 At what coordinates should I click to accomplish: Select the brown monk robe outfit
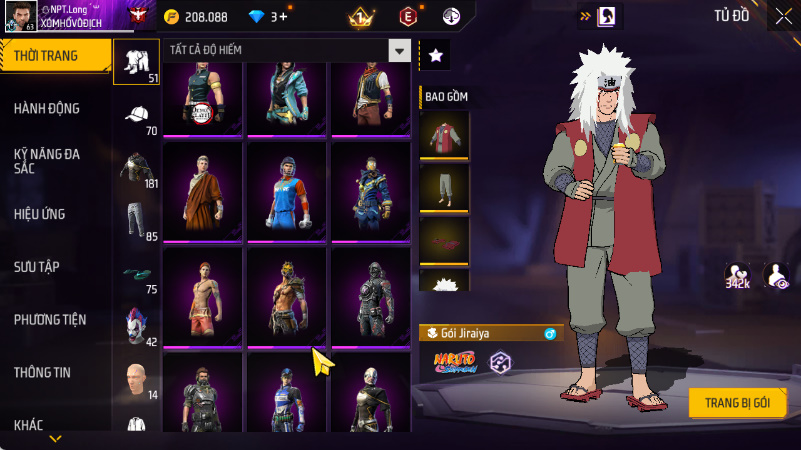tap(202, 191)
